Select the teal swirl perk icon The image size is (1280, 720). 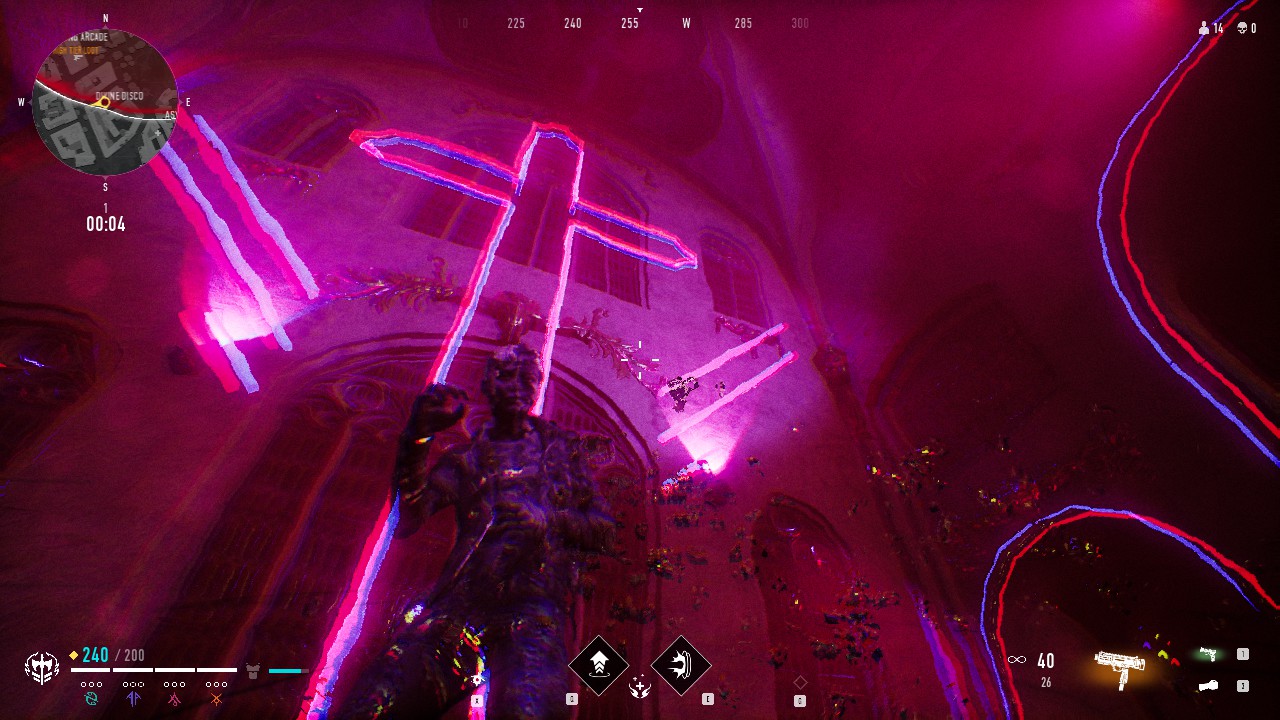(92, 697)
